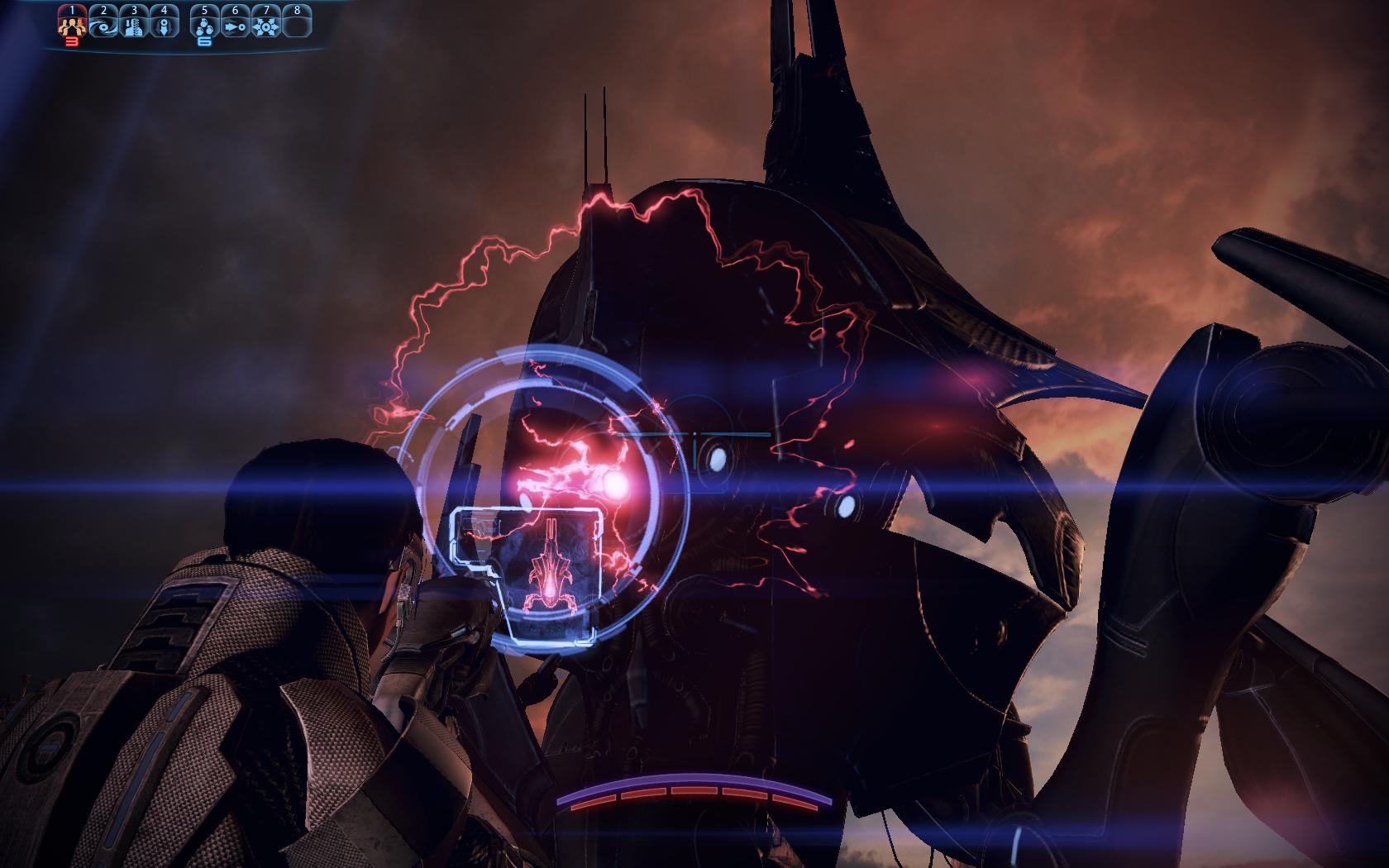Select the squad ability in hotbar slot 1
Viewport: 1389px width, 868px height.
(73, 26)
